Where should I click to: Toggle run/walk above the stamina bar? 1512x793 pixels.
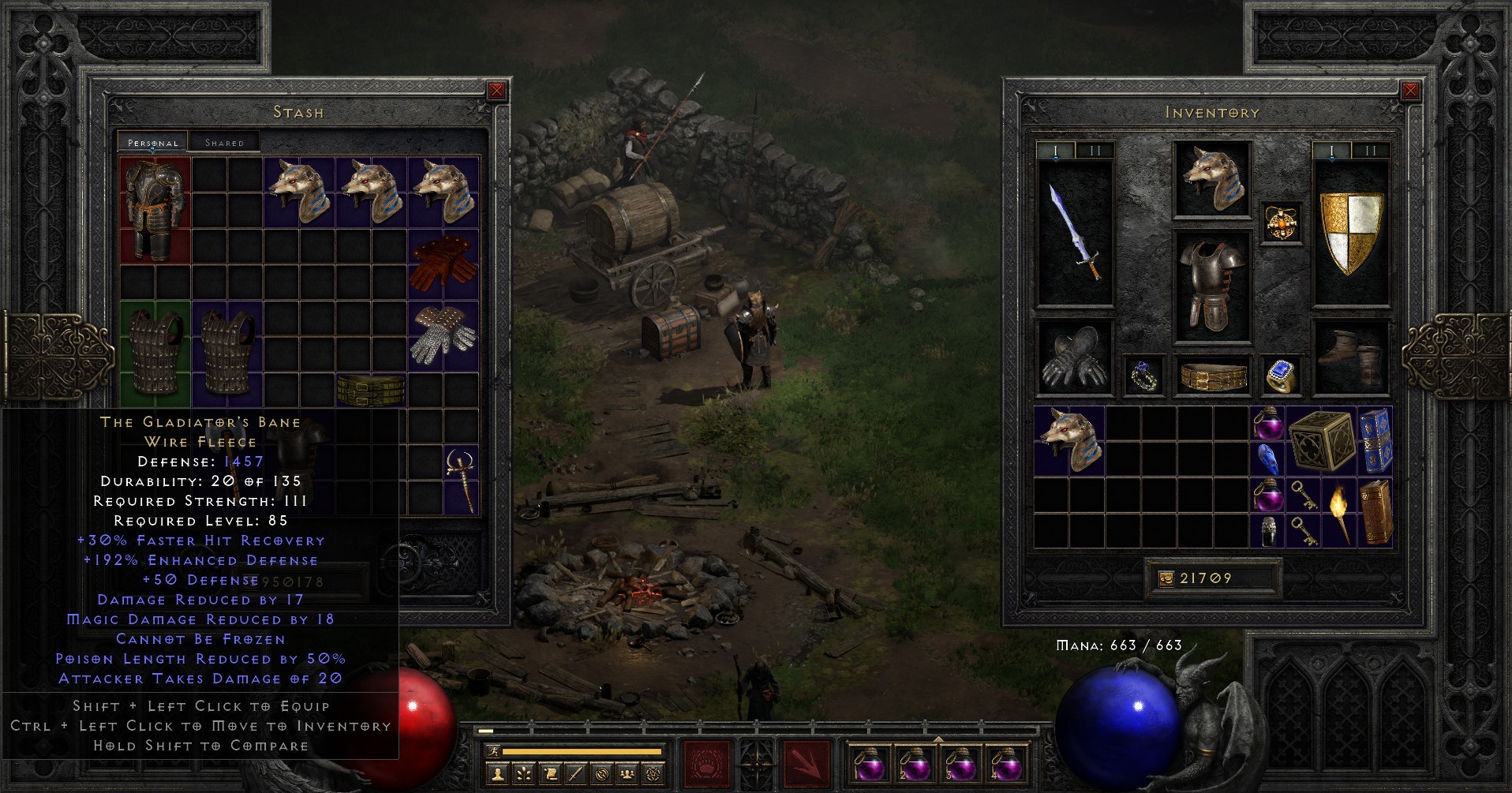coord(494,751)
